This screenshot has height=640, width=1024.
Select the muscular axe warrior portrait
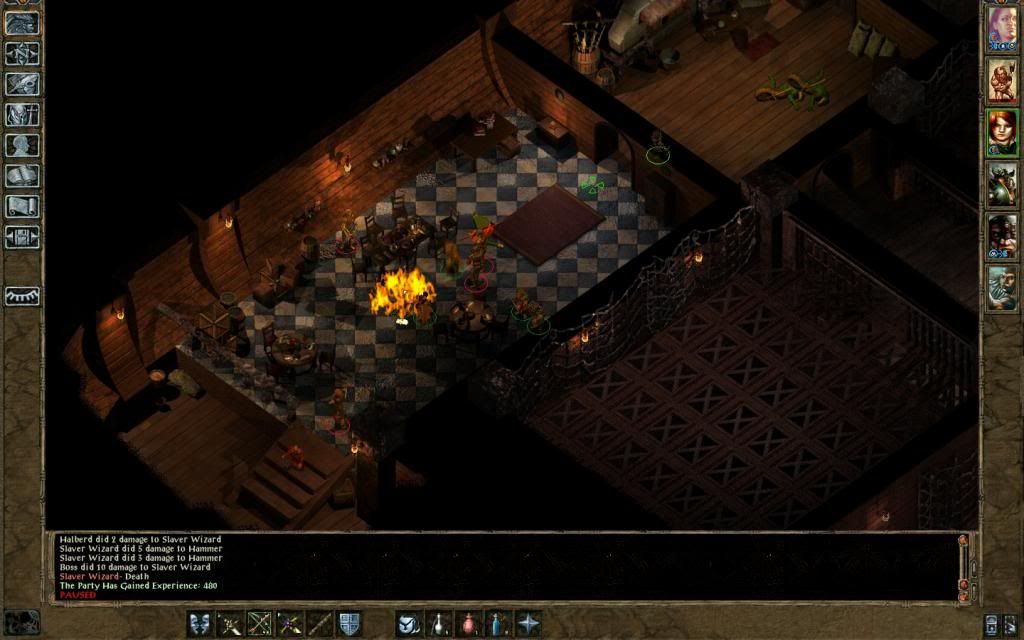(1002, 79)
